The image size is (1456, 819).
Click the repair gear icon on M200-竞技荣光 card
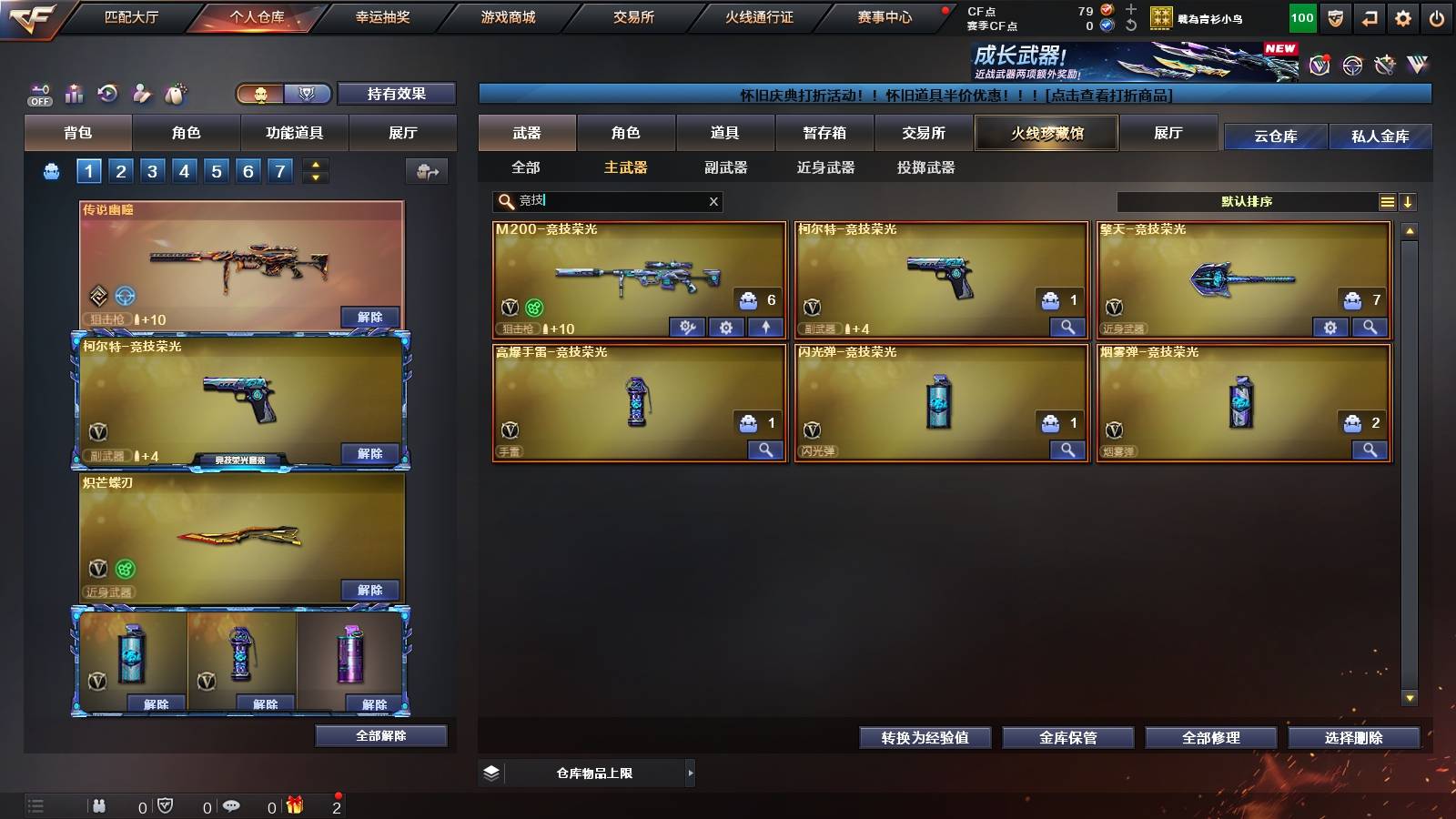pos(687,328)
